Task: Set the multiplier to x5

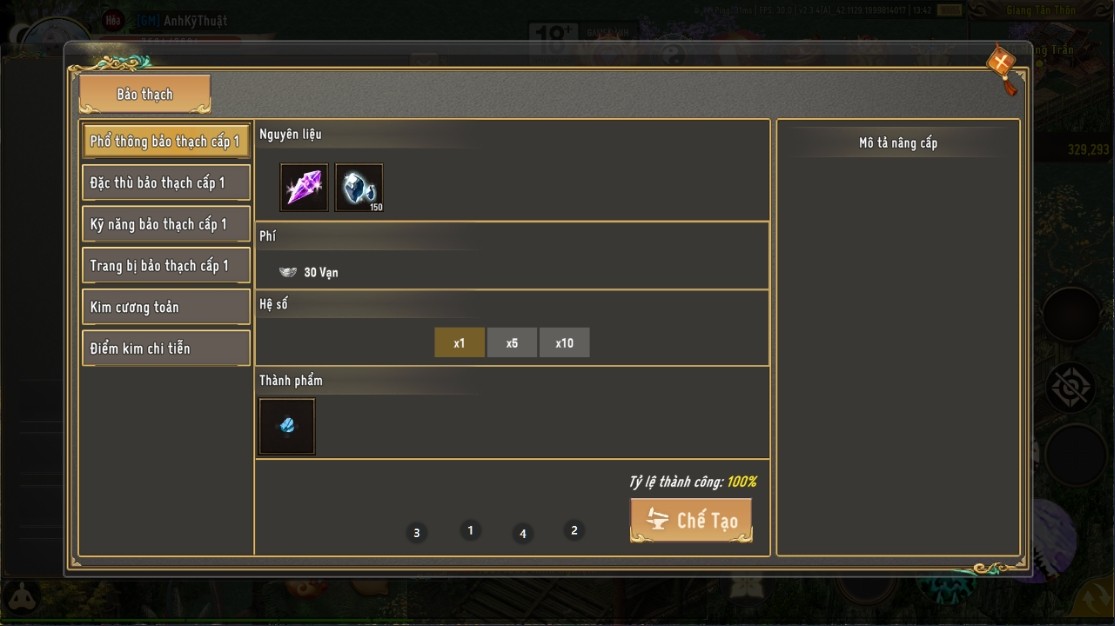Action: click(x=512, y=343)
